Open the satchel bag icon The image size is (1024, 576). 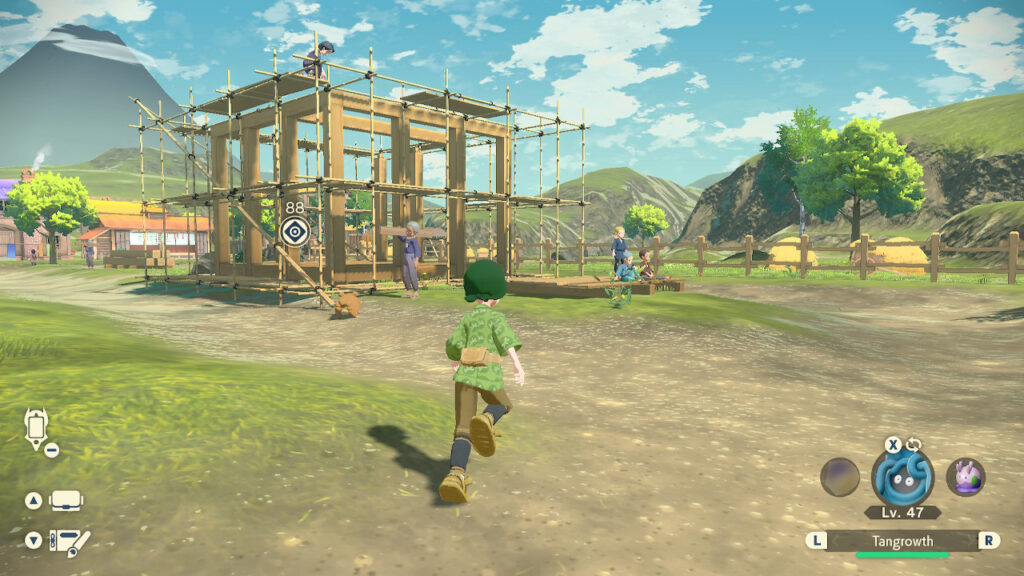[66, 500]
